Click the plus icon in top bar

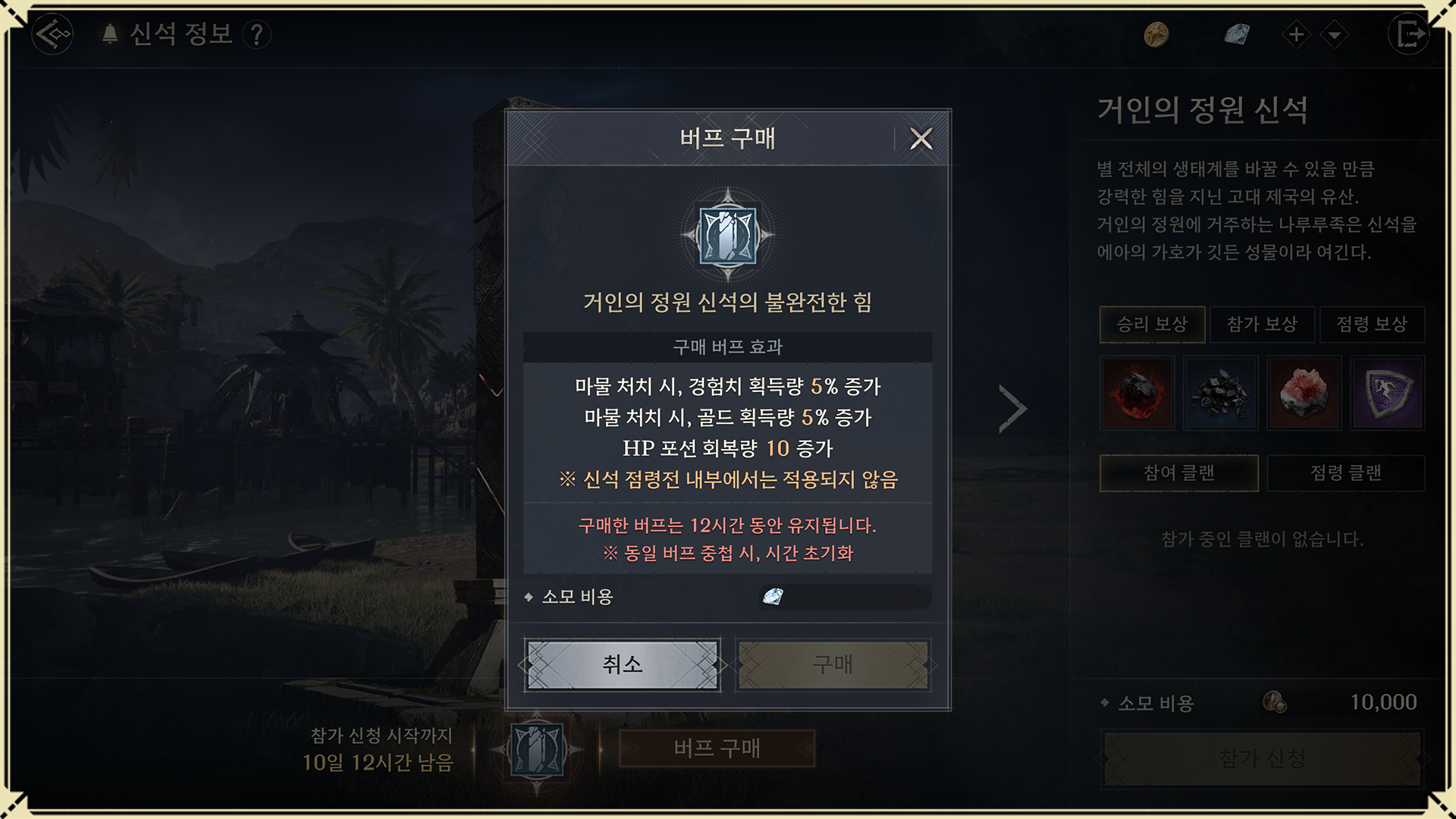1296,34
